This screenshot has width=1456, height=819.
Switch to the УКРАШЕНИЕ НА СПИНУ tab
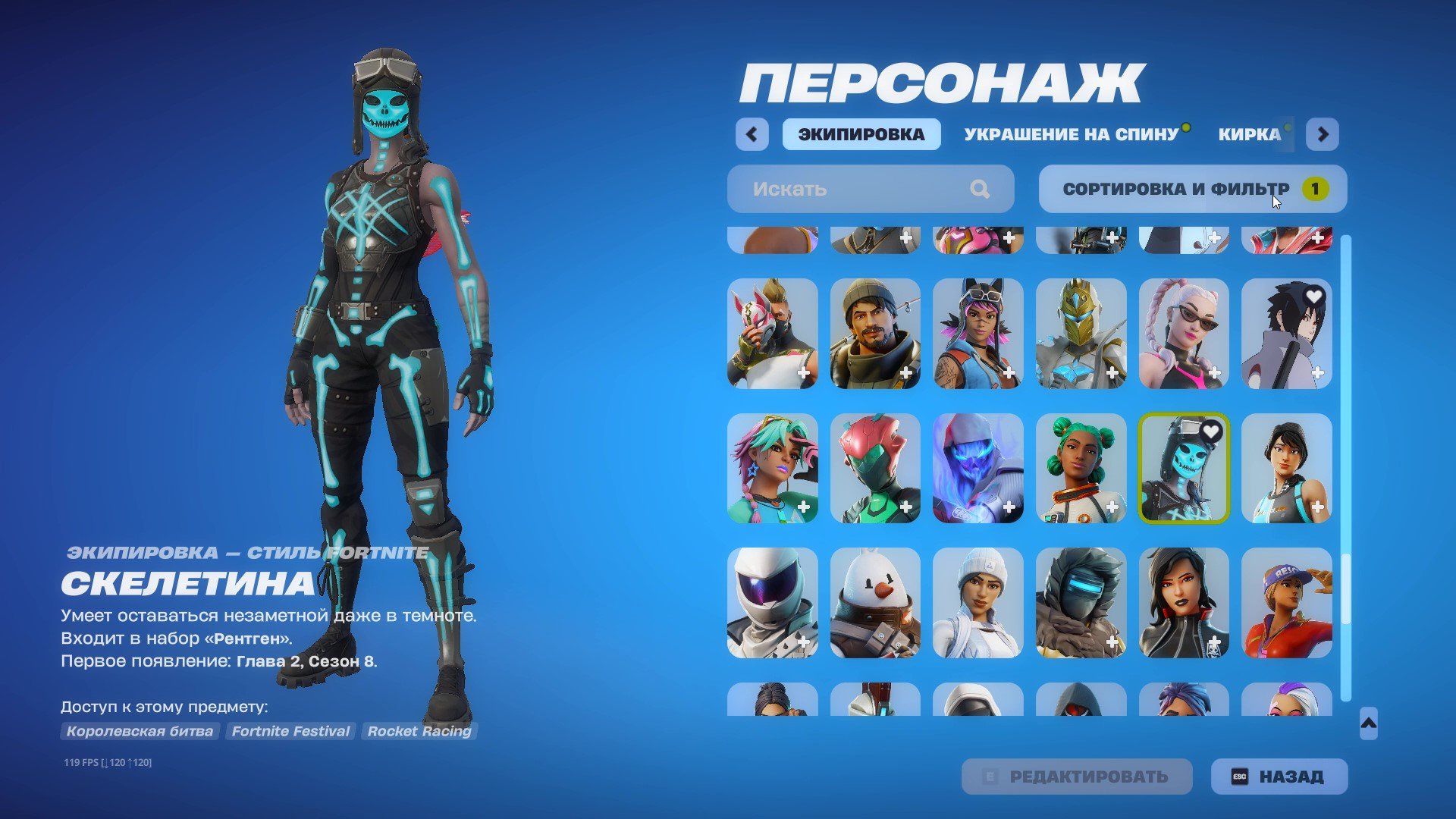click(1072, 134)
